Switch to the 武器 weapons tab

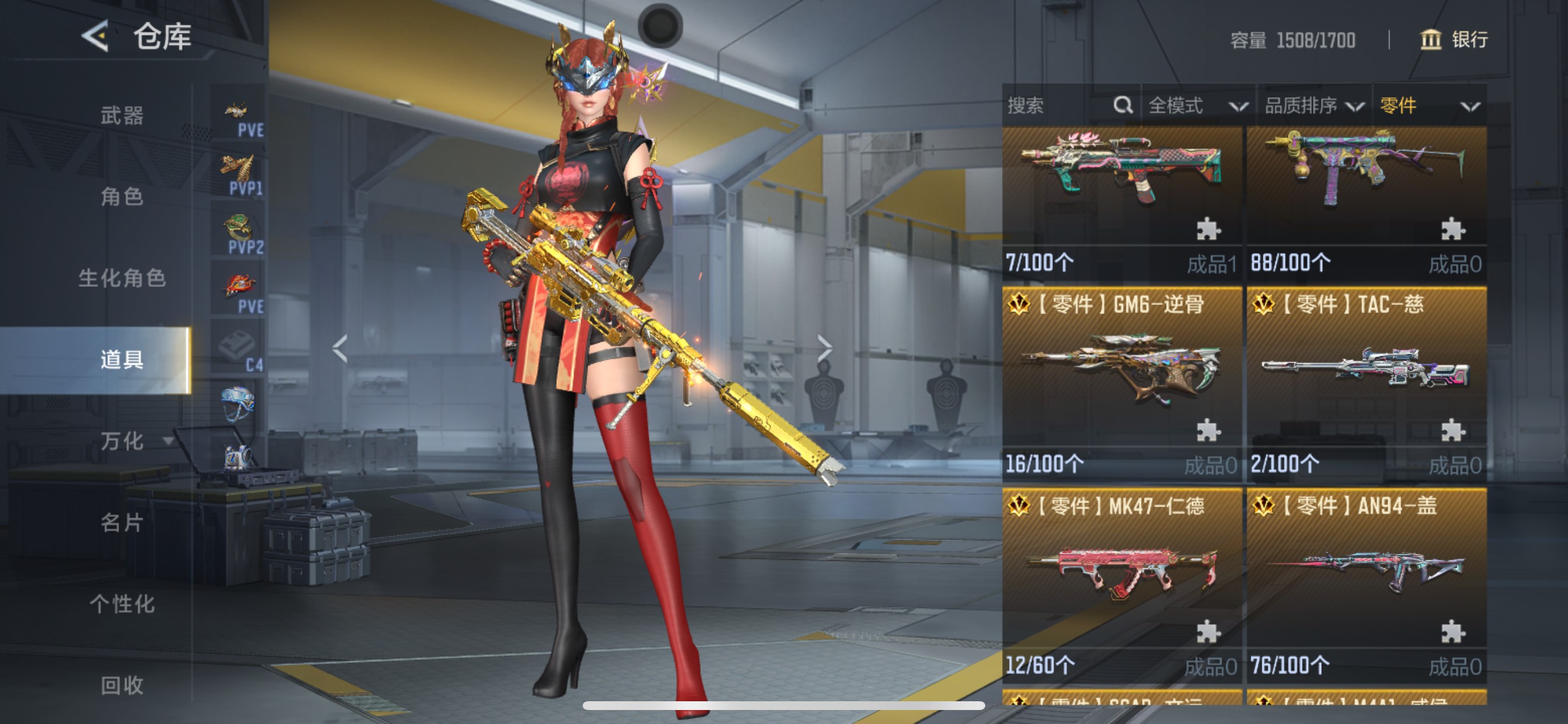pos(122,115)
